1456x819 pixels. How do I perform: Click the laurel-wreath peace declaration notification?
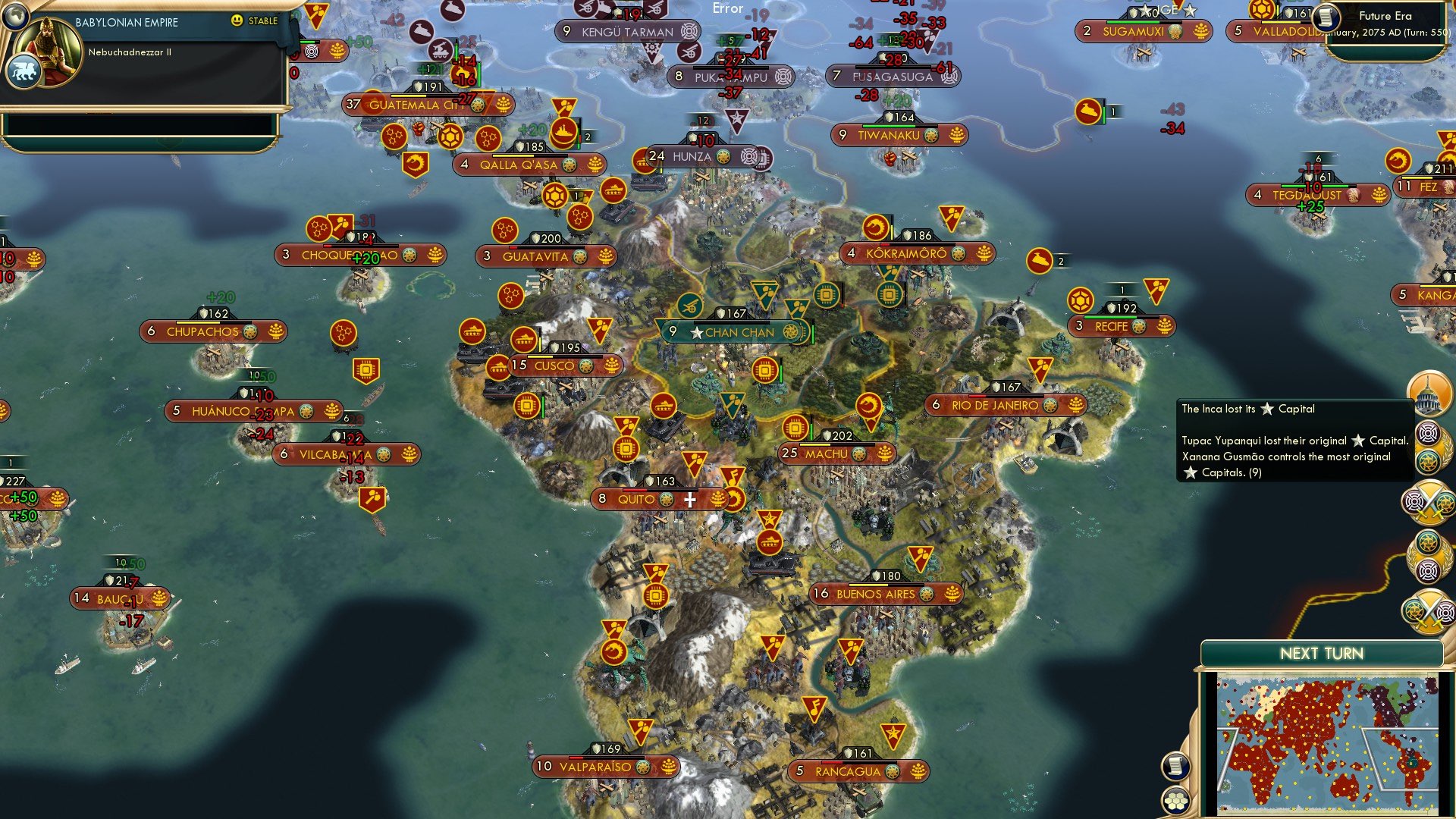click(x=1429, y=446)
